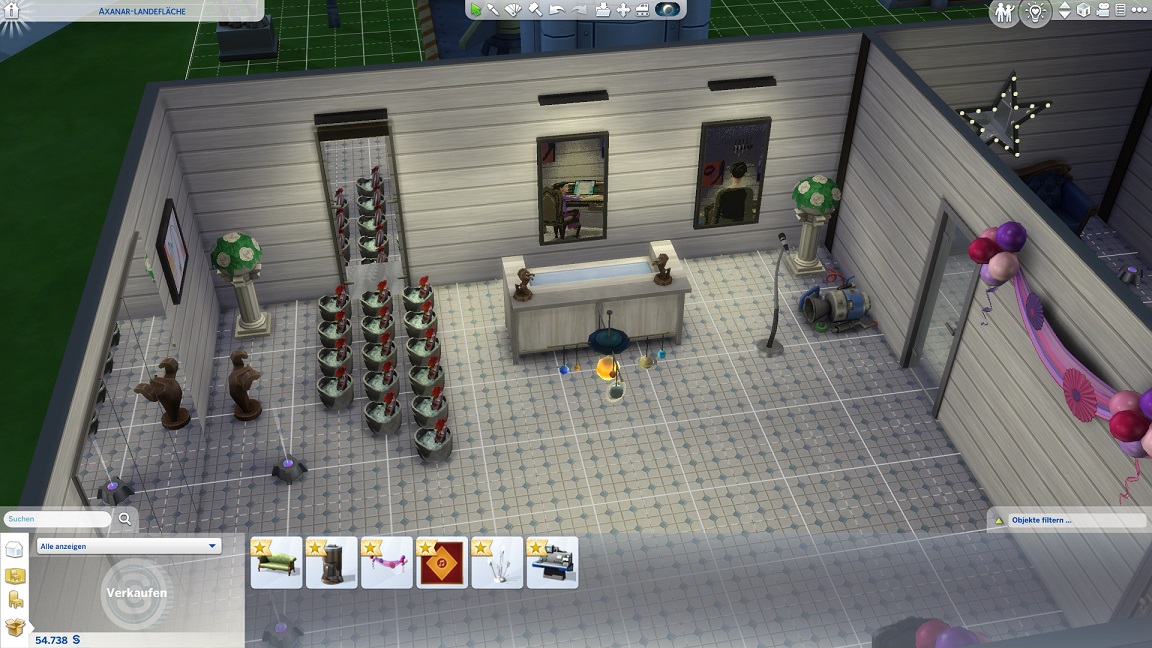The width and height of the screenshot is (1152, 648).
Task: Toggle the wall view cube icon
Action: [1083, 11]
